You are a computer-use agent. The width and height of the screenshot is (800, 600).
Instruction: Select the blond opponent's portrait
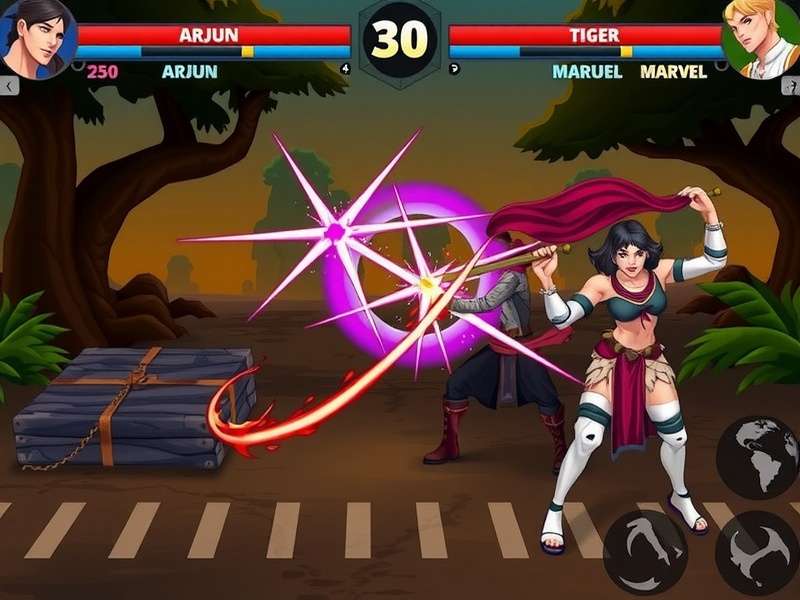pyautogui.click(x=763, y=38)
